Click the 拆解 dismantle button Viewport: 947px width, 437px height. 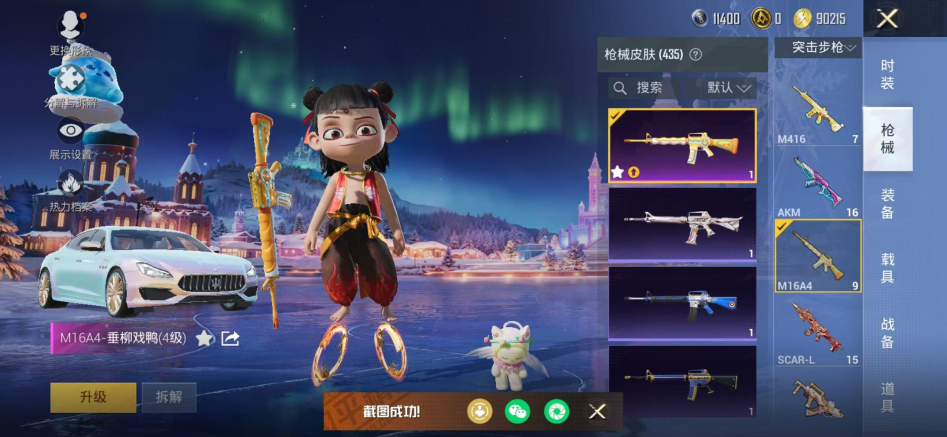point(168,397)
